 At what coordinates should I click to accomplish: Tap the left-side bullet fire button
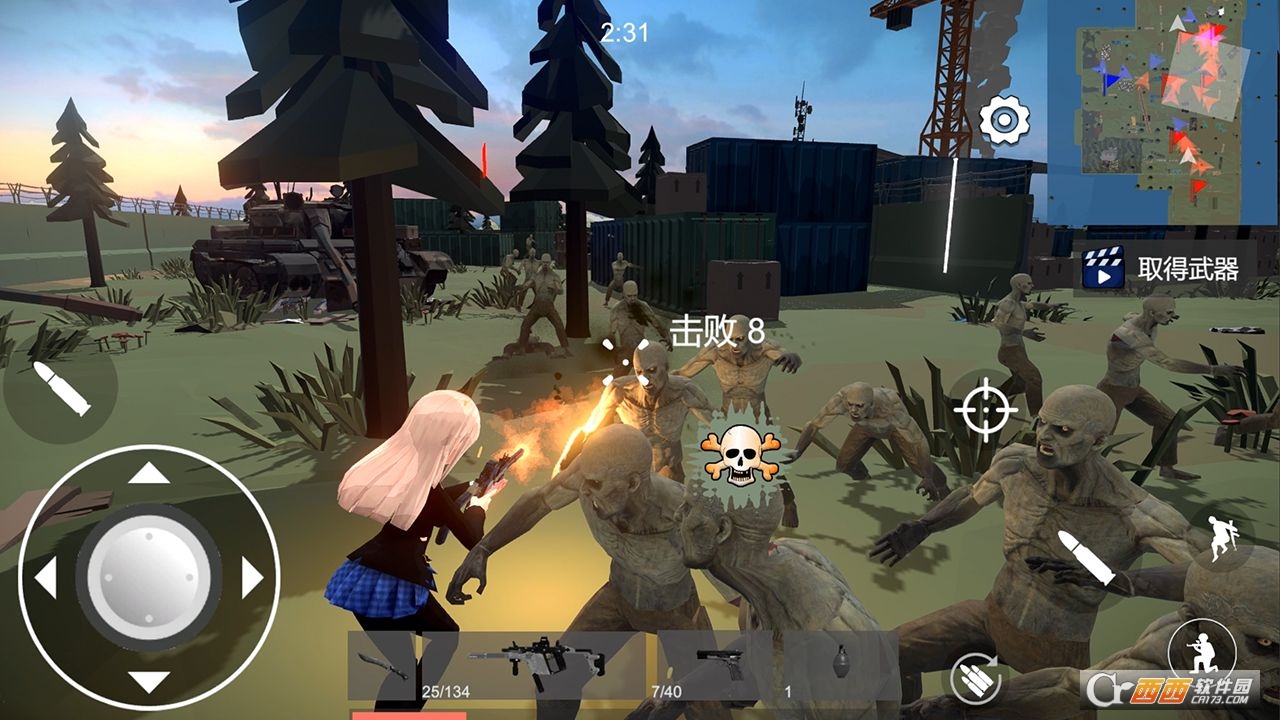click(60, 389)
